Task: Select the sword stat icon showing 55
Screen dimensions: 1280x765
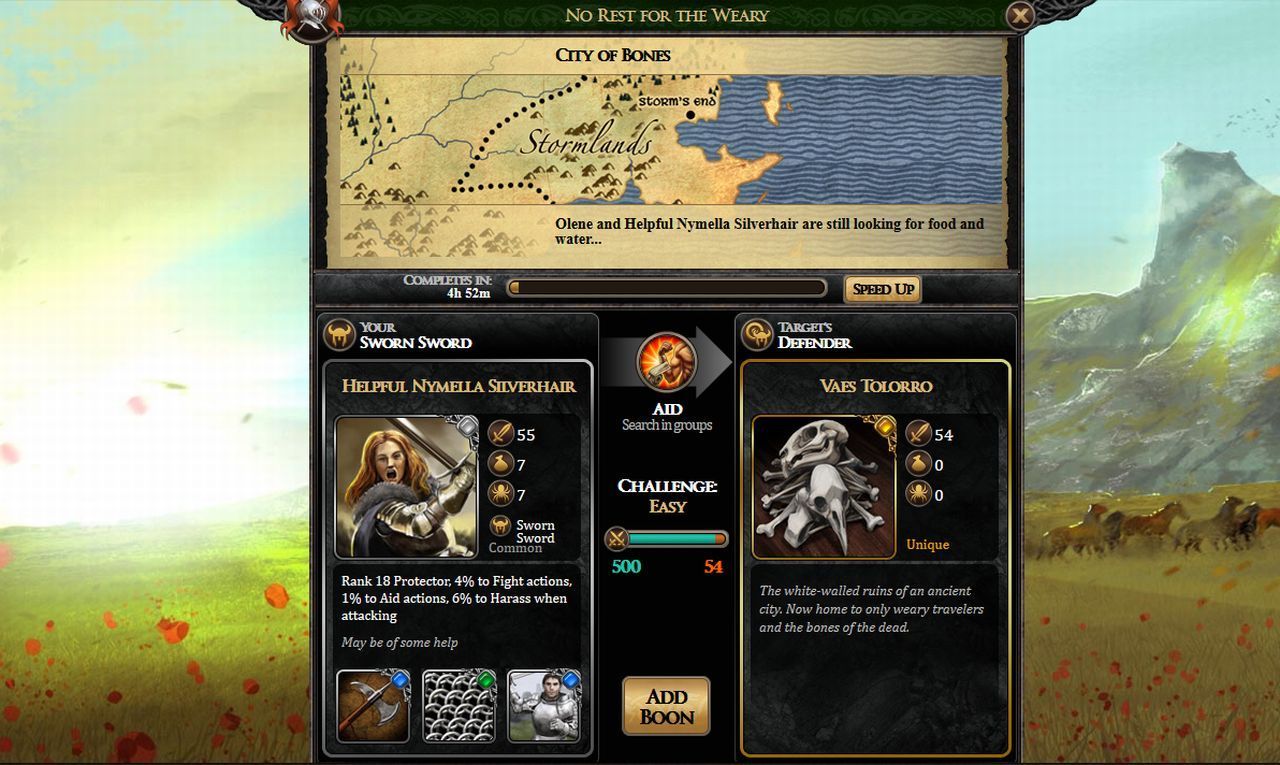Action: point(500,434)
